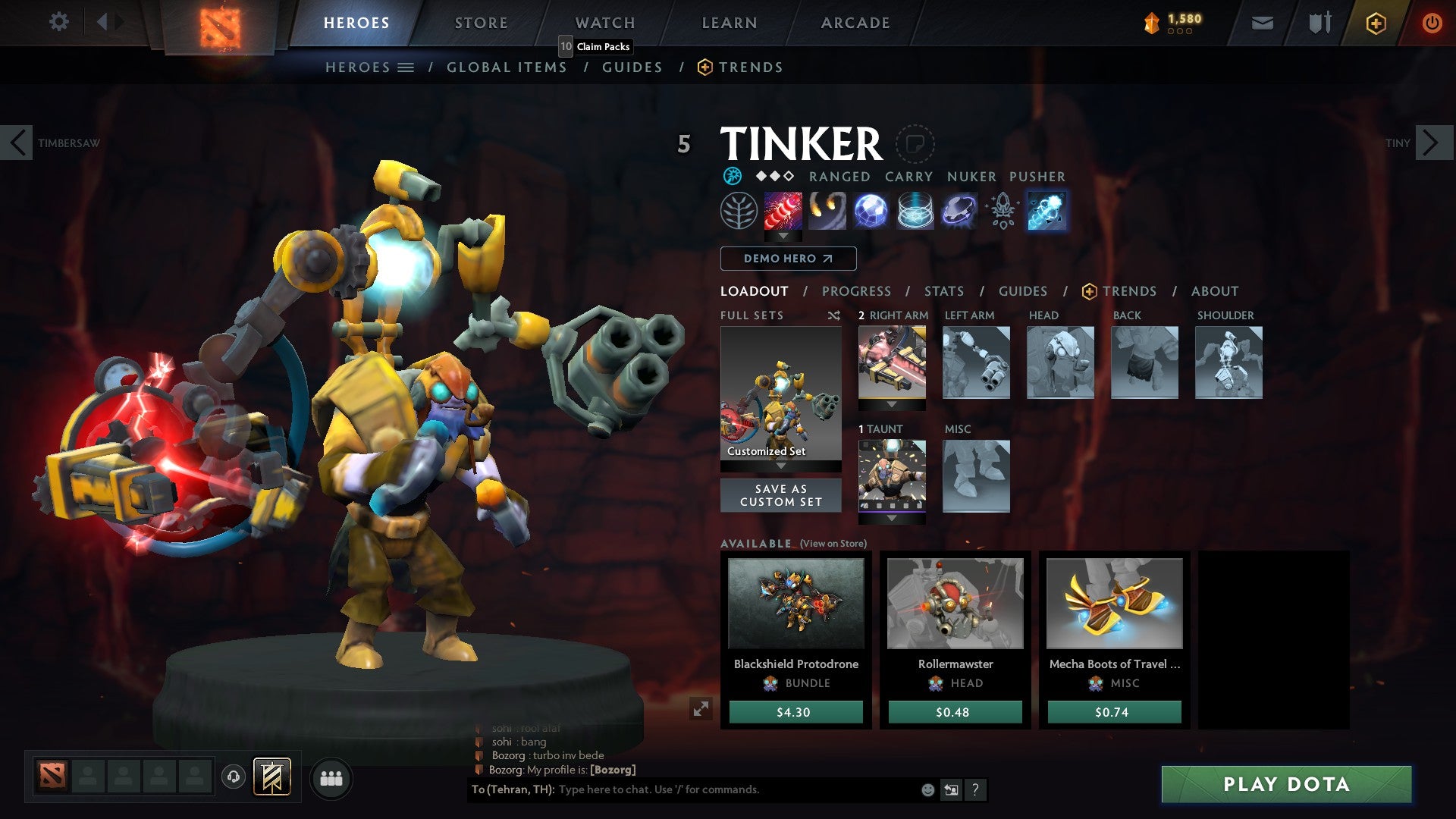
Task: Open the HEROES hamburger menu
Action: point(407,67)
